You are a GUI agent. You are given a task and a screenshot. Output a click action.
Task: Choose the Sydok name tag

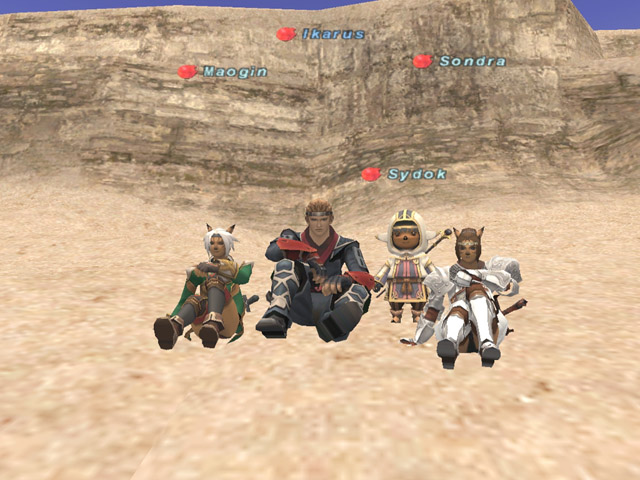416,174
